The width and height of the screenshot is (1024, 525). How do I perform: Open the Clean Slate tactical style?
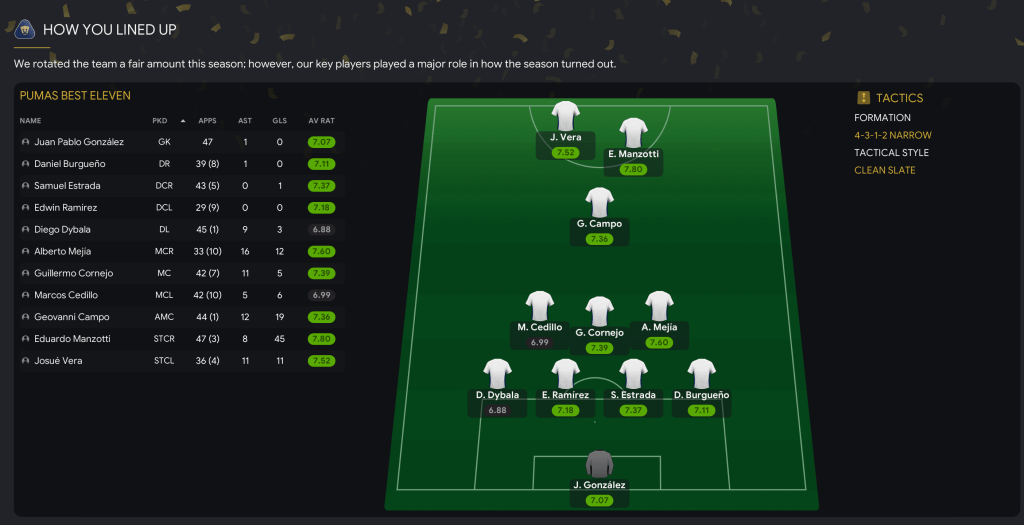(884, 170)
